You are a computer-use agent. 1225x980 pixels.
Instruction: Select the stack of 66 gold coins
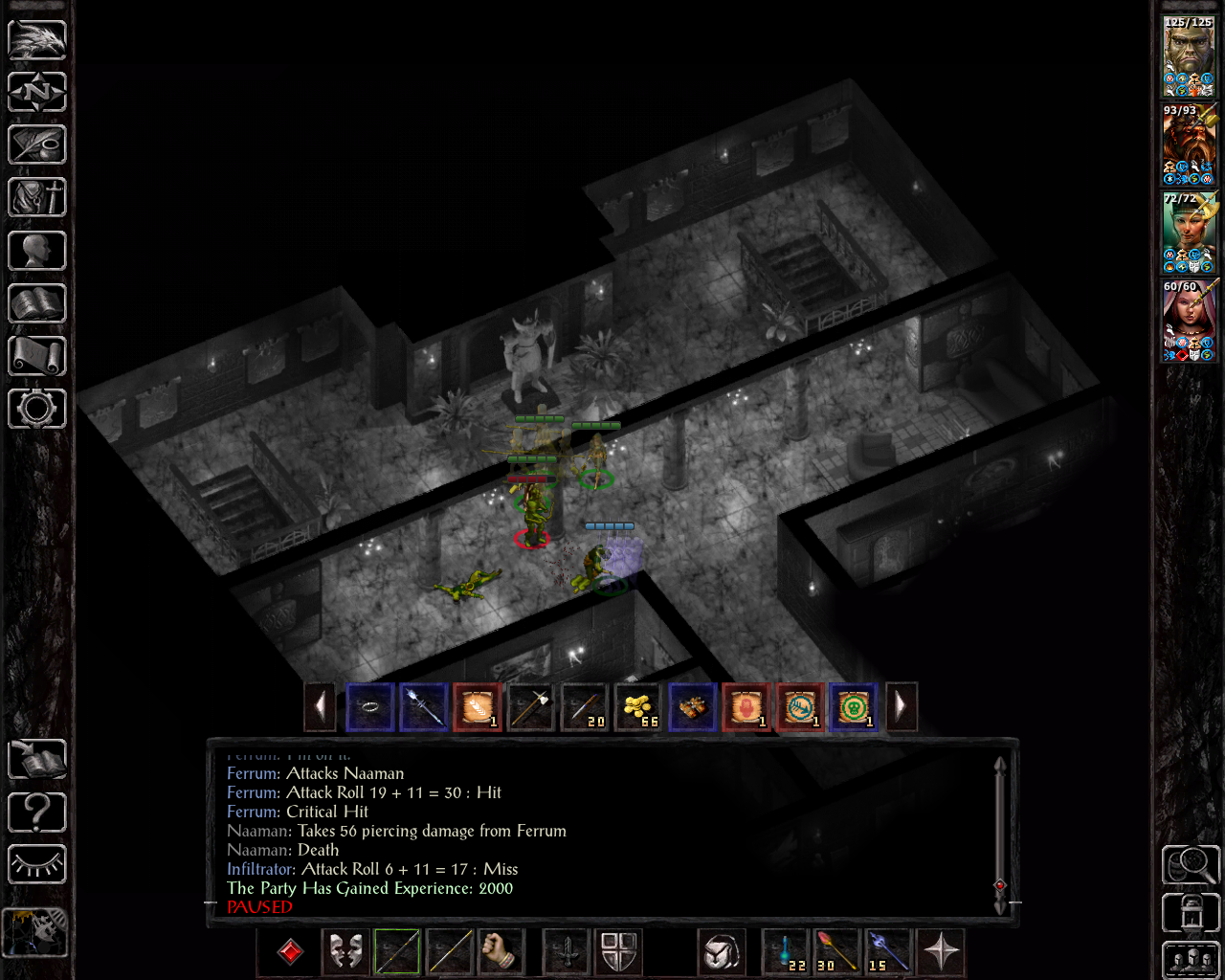[638, 706]
